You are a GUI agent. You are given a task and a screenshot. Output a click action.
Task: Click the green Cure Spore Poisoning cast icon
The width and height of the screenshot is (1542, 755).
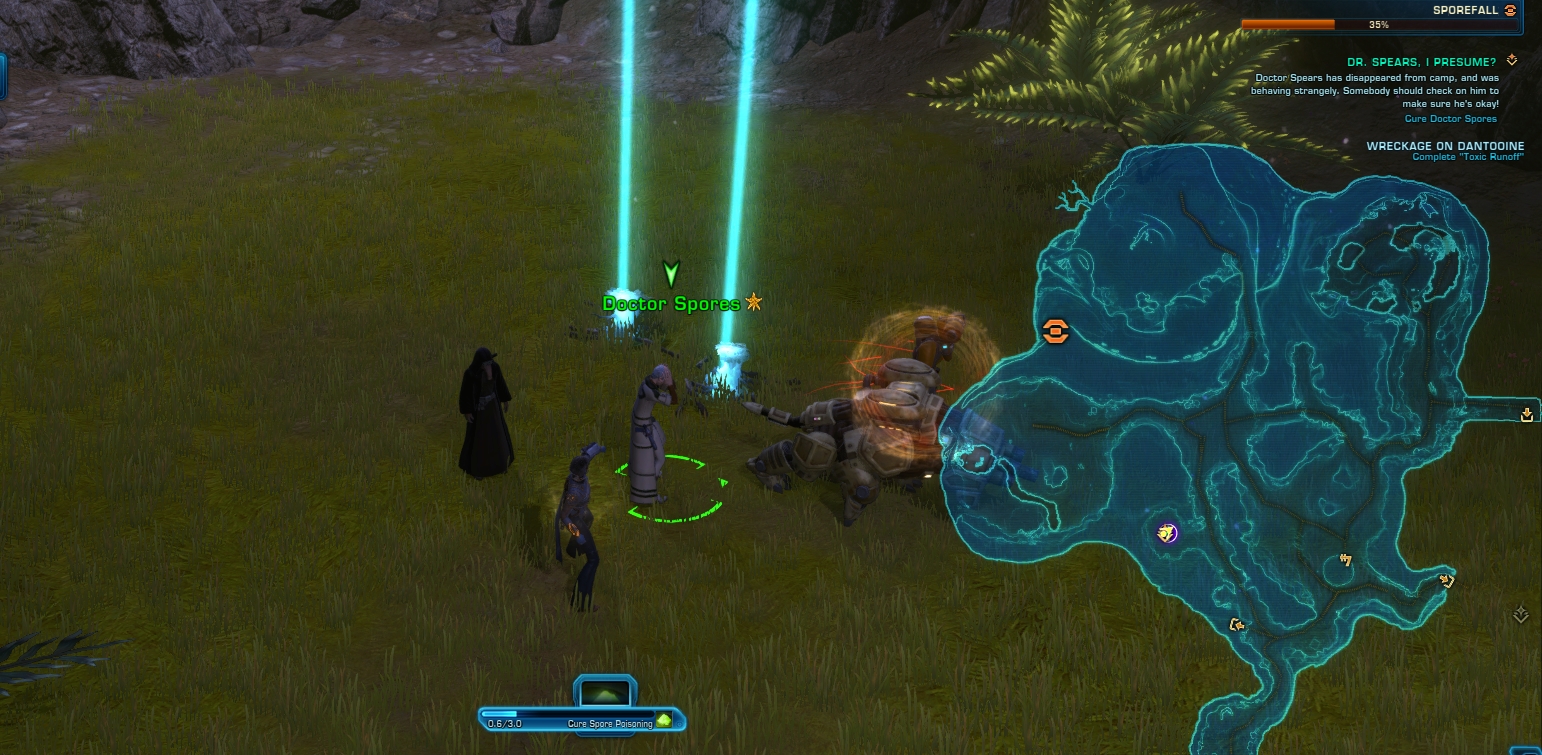tap(663, 721)
